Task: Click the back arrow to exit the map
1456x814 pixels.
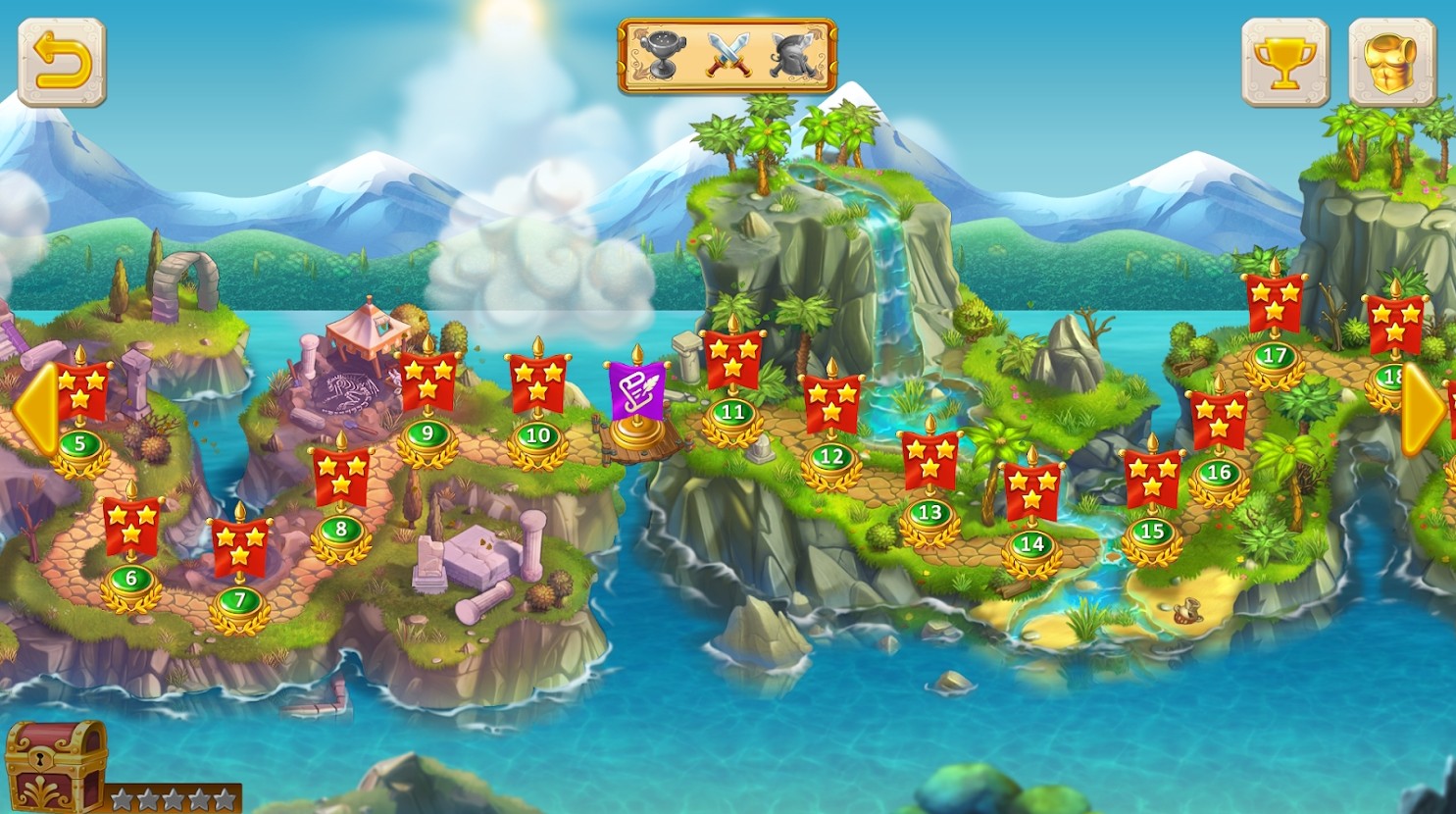Action: [62, 63]
